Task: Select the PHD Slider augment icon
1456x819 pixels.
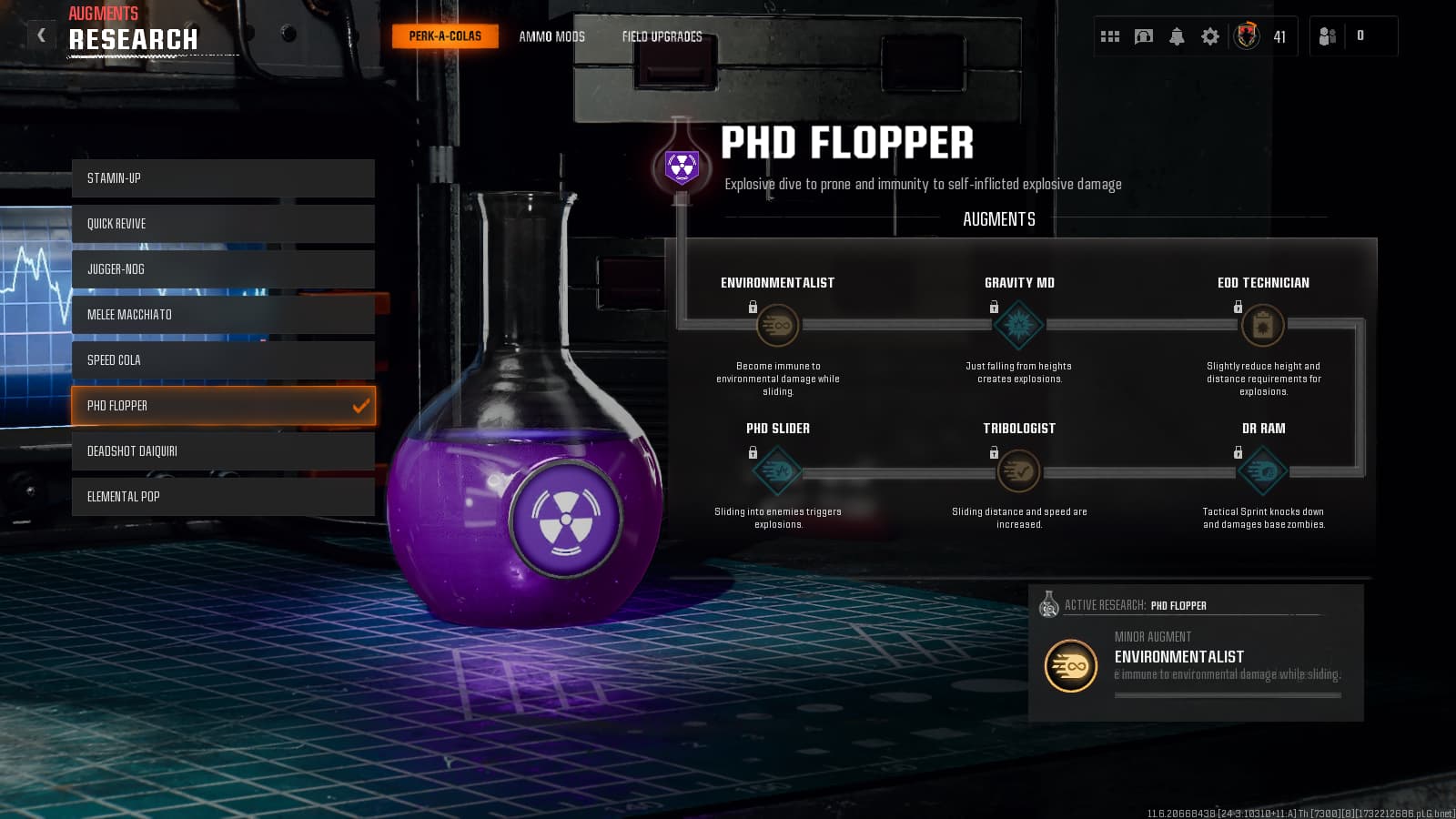Action: pos(778,470)
